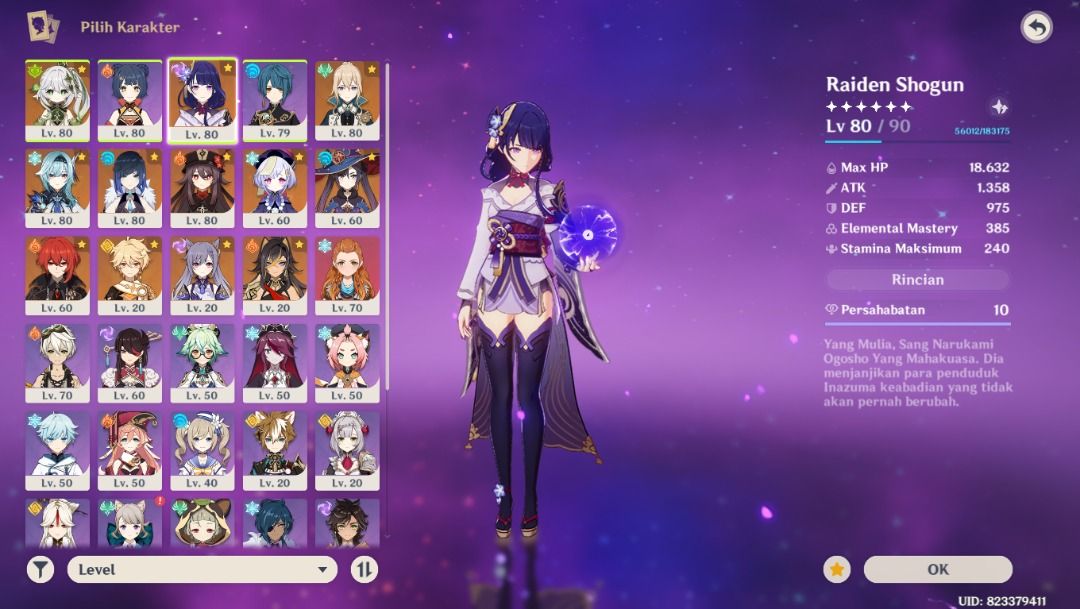
Task: Select Barbara at Lv. 40
Action: [202, 449]
